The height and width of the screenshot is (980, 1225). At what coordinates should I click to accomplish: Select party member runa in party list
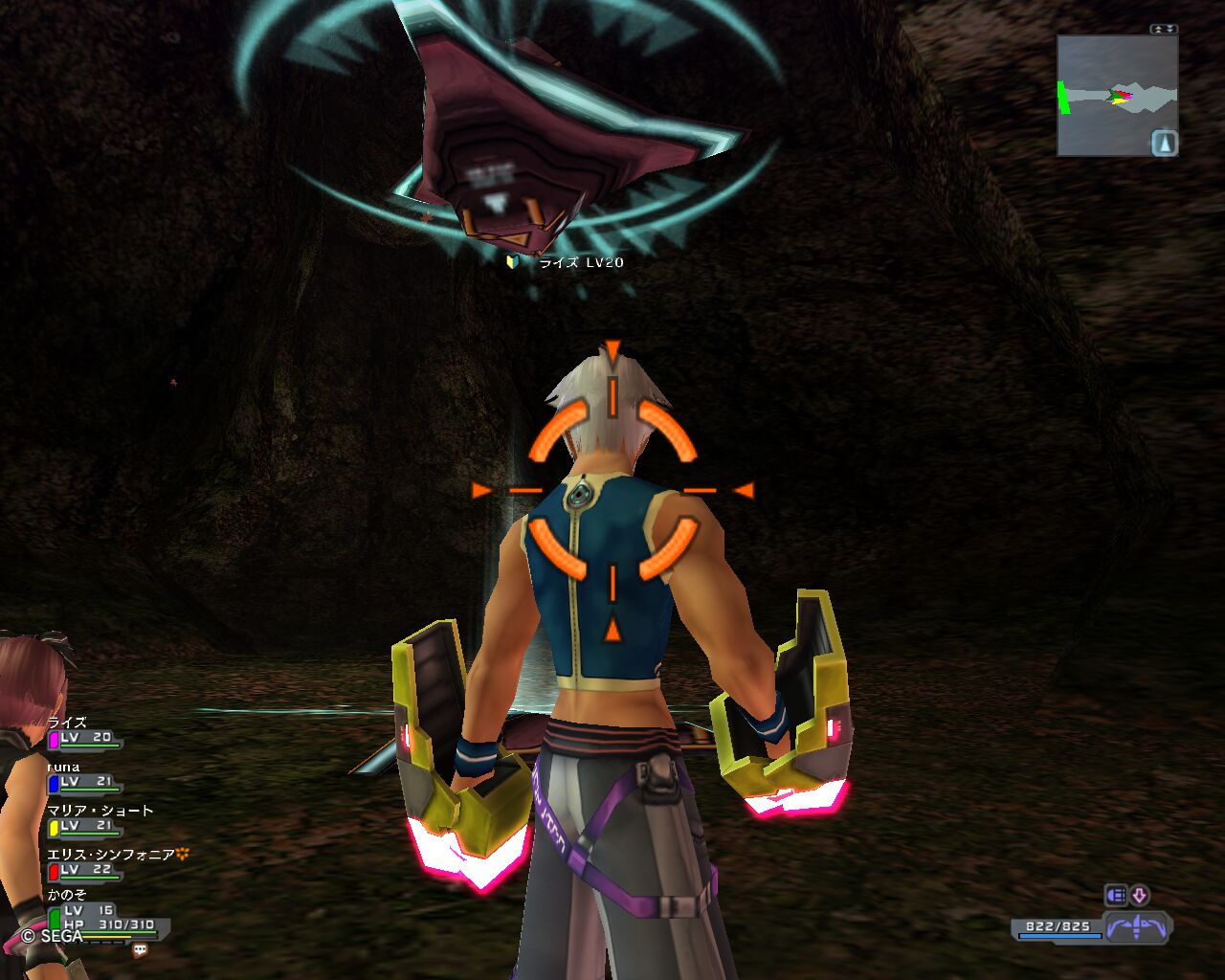[84, 776]
